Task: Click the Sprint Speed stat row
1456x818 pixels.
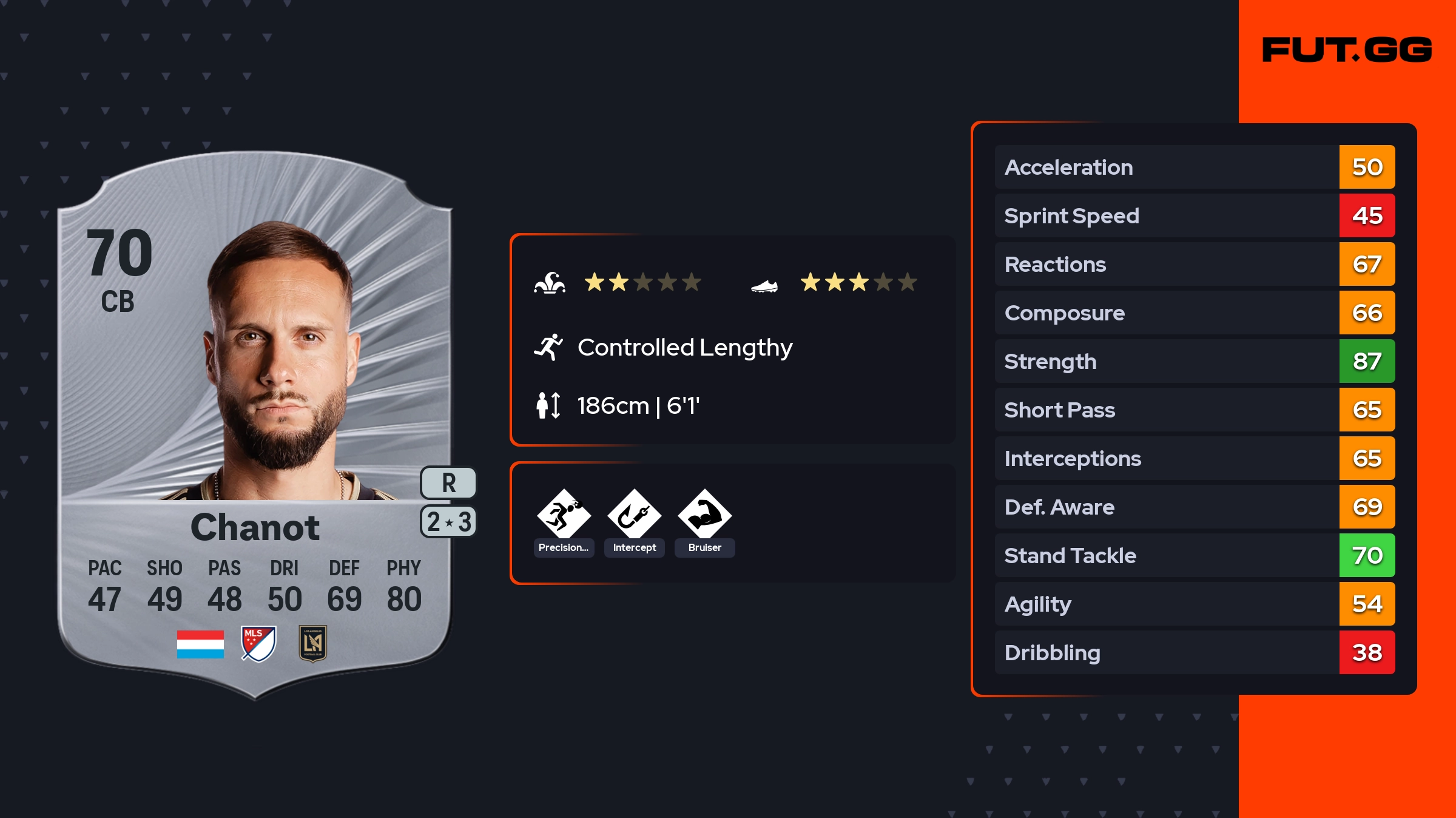Action: pyautogui.click(x=1194, y=215)
